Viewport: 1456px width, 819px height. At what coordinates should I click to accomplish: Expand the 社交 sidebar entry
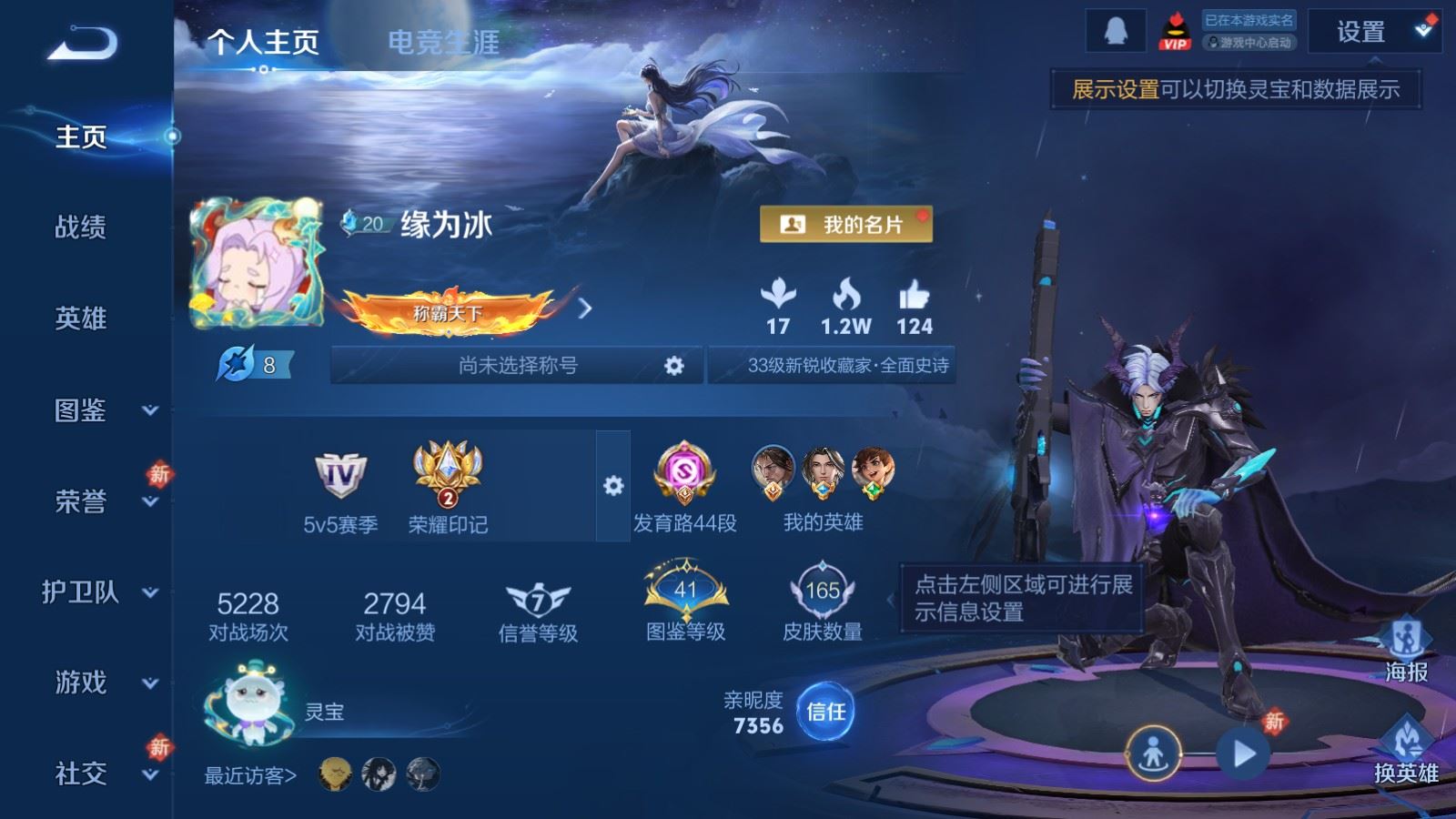98,774
